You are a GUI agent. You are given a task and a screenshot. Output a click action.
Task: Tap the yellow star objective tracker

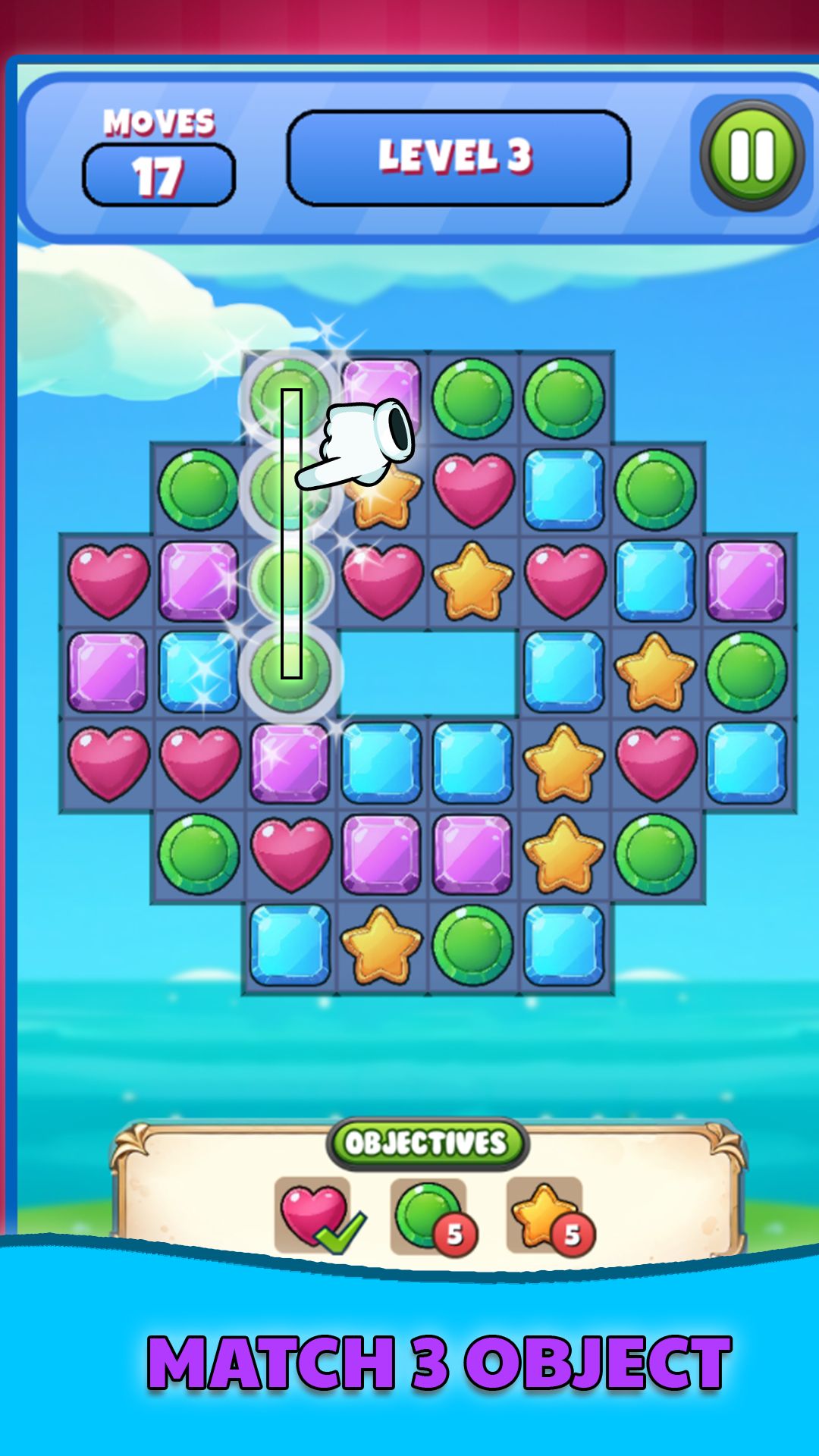(x=544, y=1215)
